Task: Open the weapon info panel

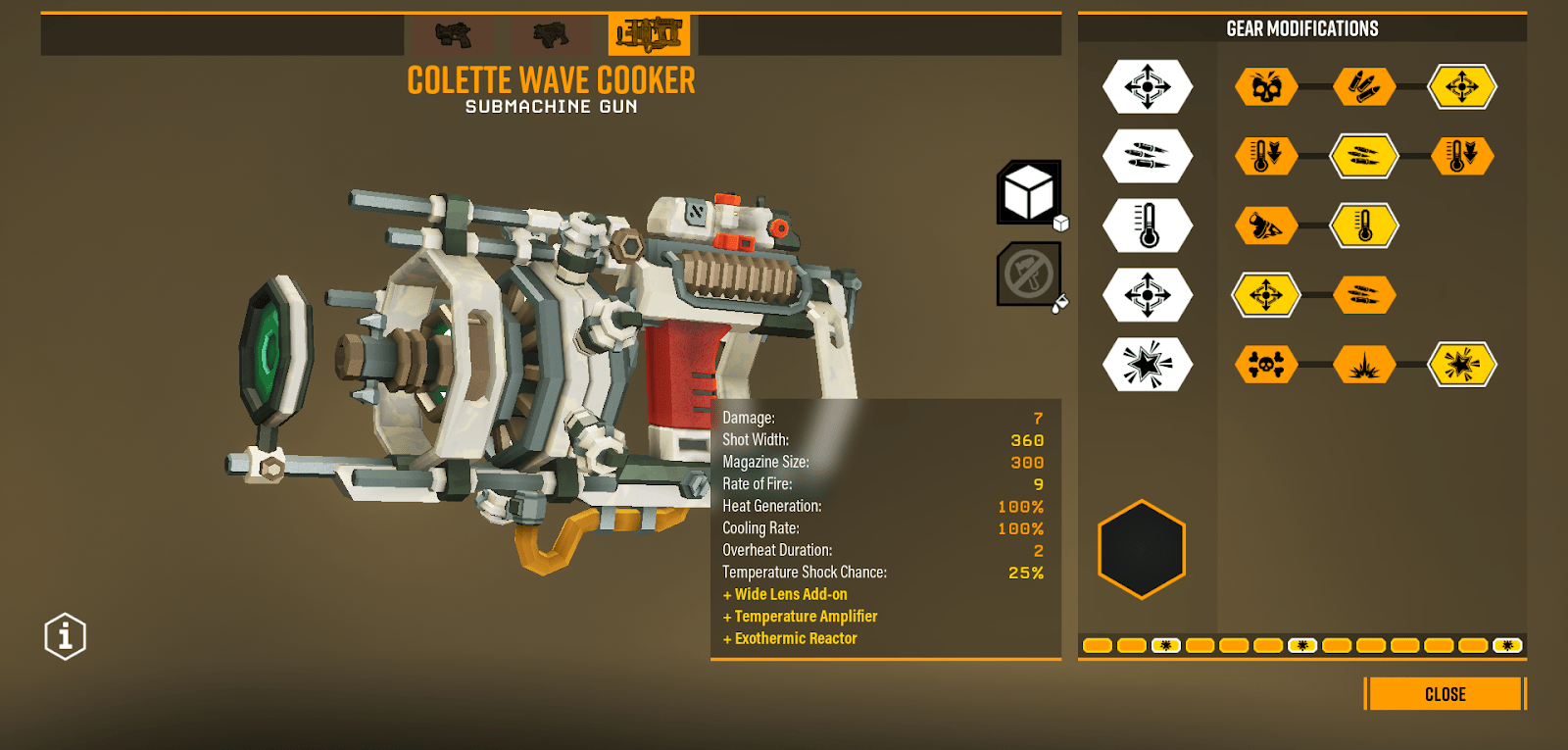Action: (66, 637)
